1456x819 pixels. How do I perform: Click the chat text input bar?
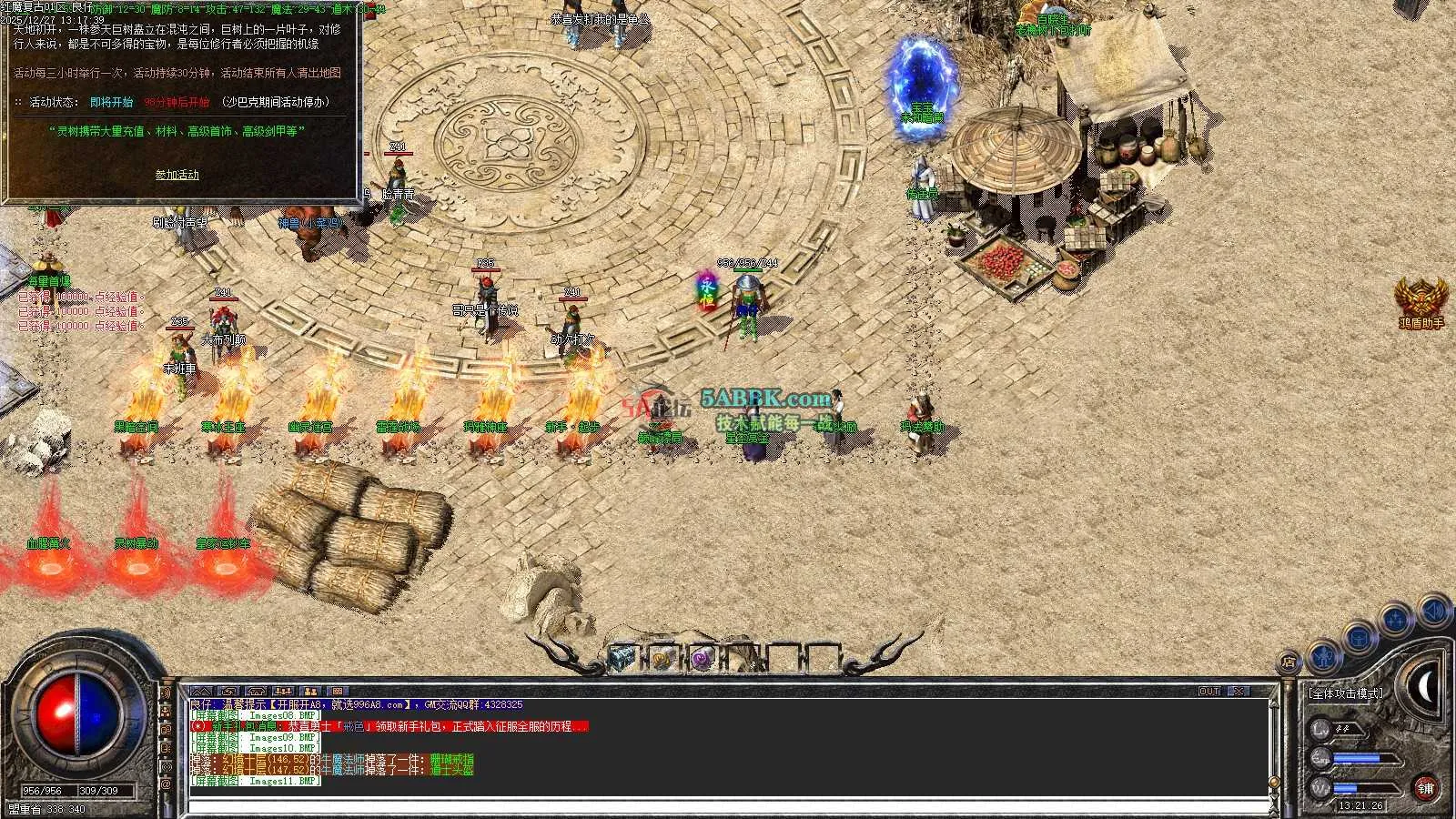click(728, 806)
